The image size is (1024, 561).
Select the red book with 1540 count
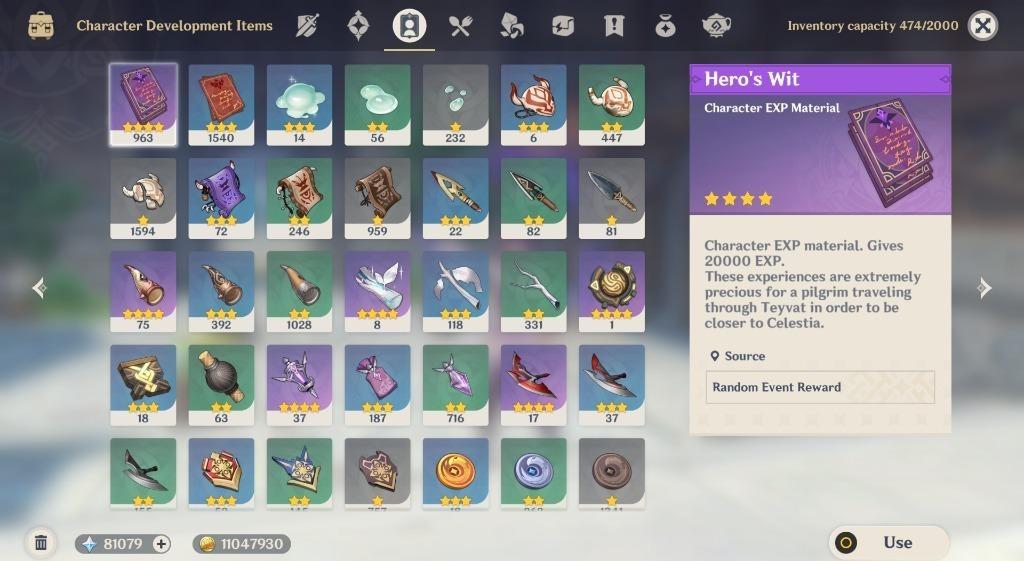pyautogui.click(x=221, y=103)
